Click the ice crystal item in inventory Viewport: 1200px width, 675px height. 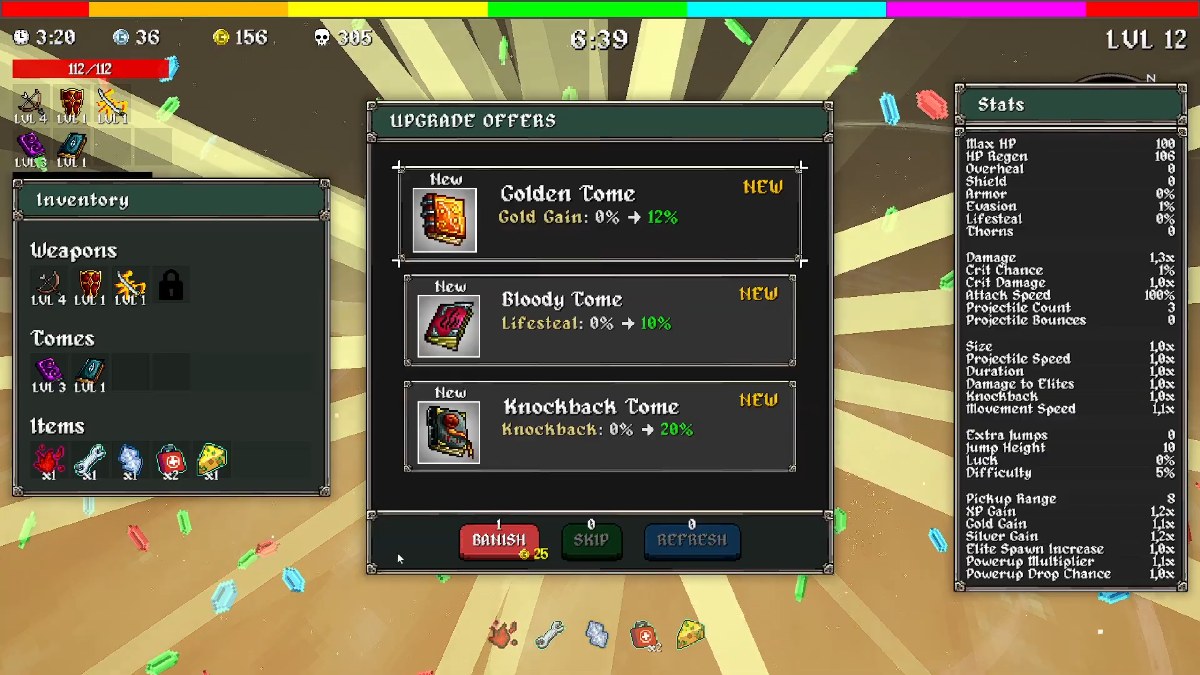130,460
